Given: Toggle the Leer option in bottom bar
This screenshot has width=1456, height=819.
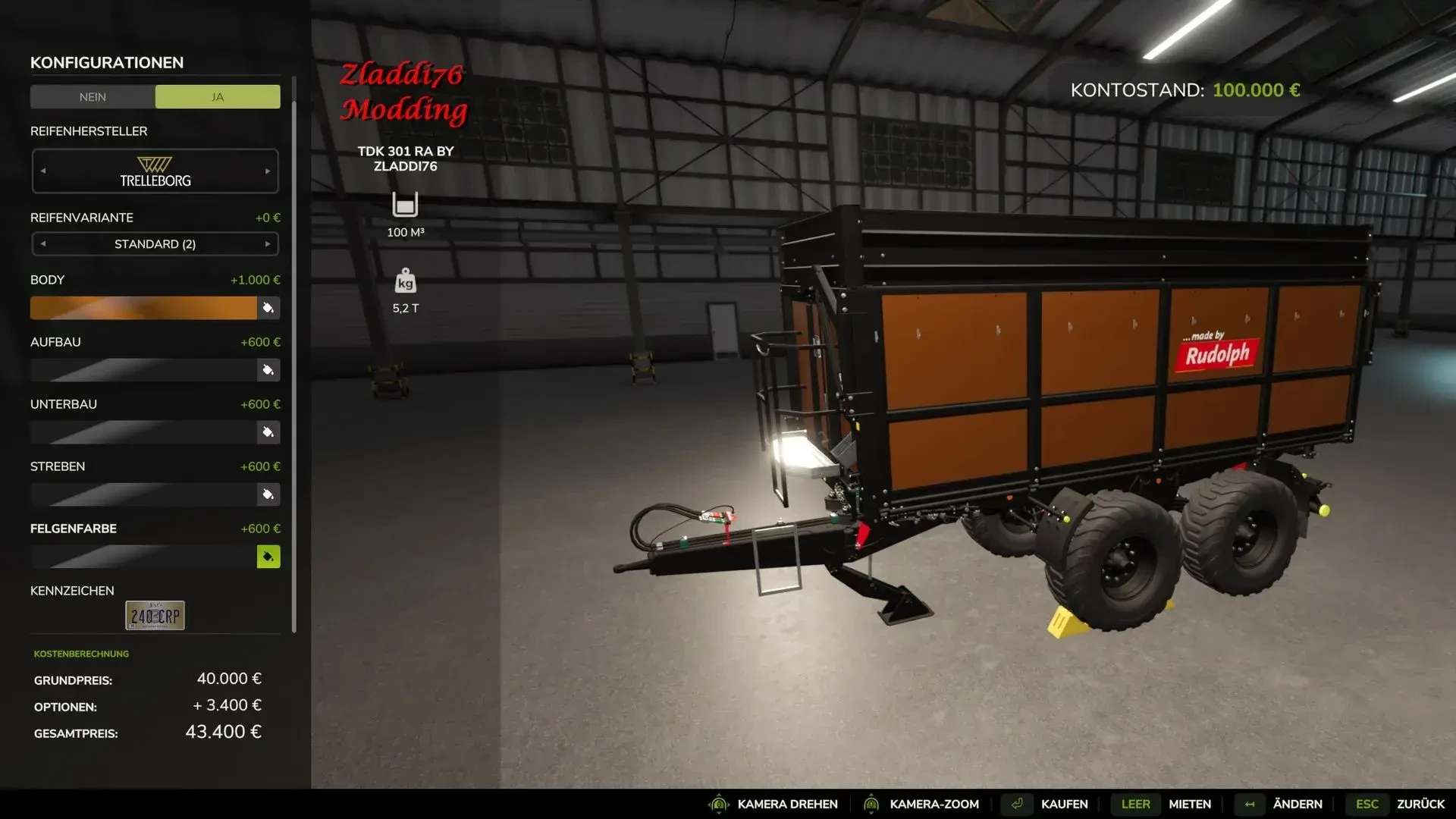Looking at the screenshot, I should coord(1134,804).
